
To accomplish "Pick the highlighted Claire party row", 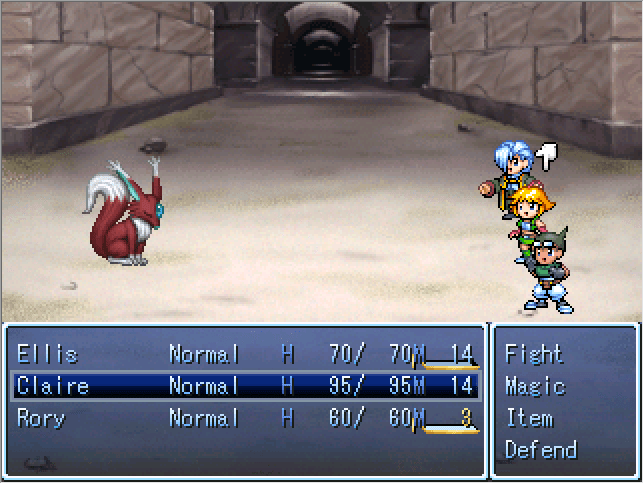I will 243,386.
